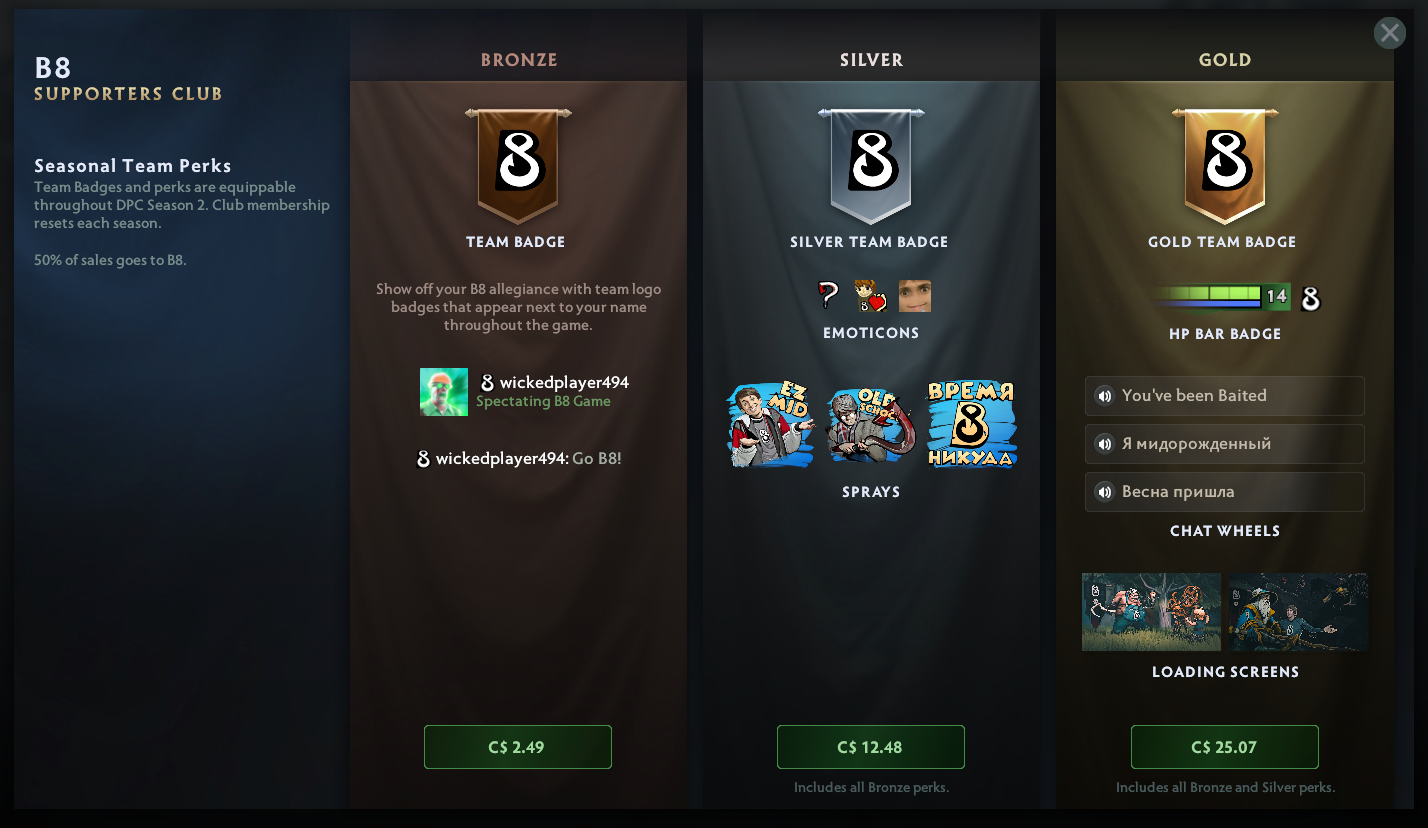Purchase Silver membership for C$ 12.48
This screenshot has height=828, width=1428.
tap(870, 747)
